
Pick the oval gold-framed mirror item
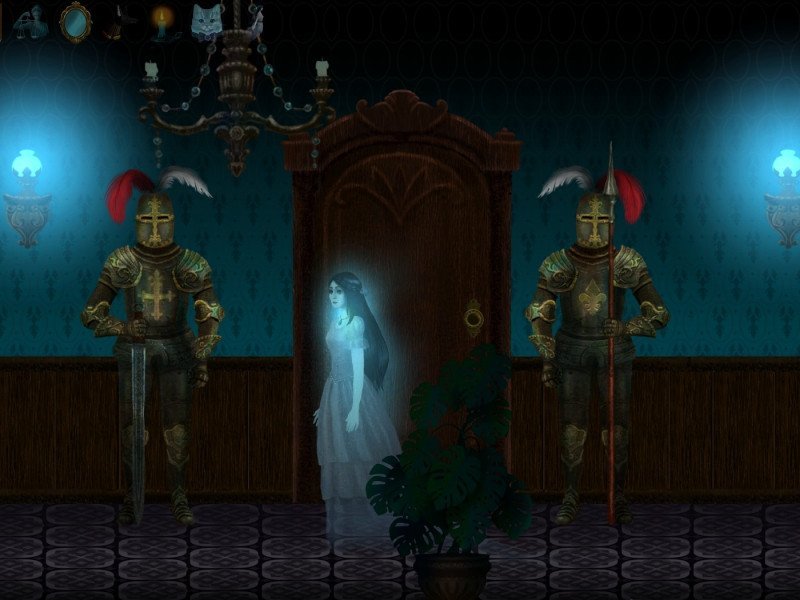74,22
